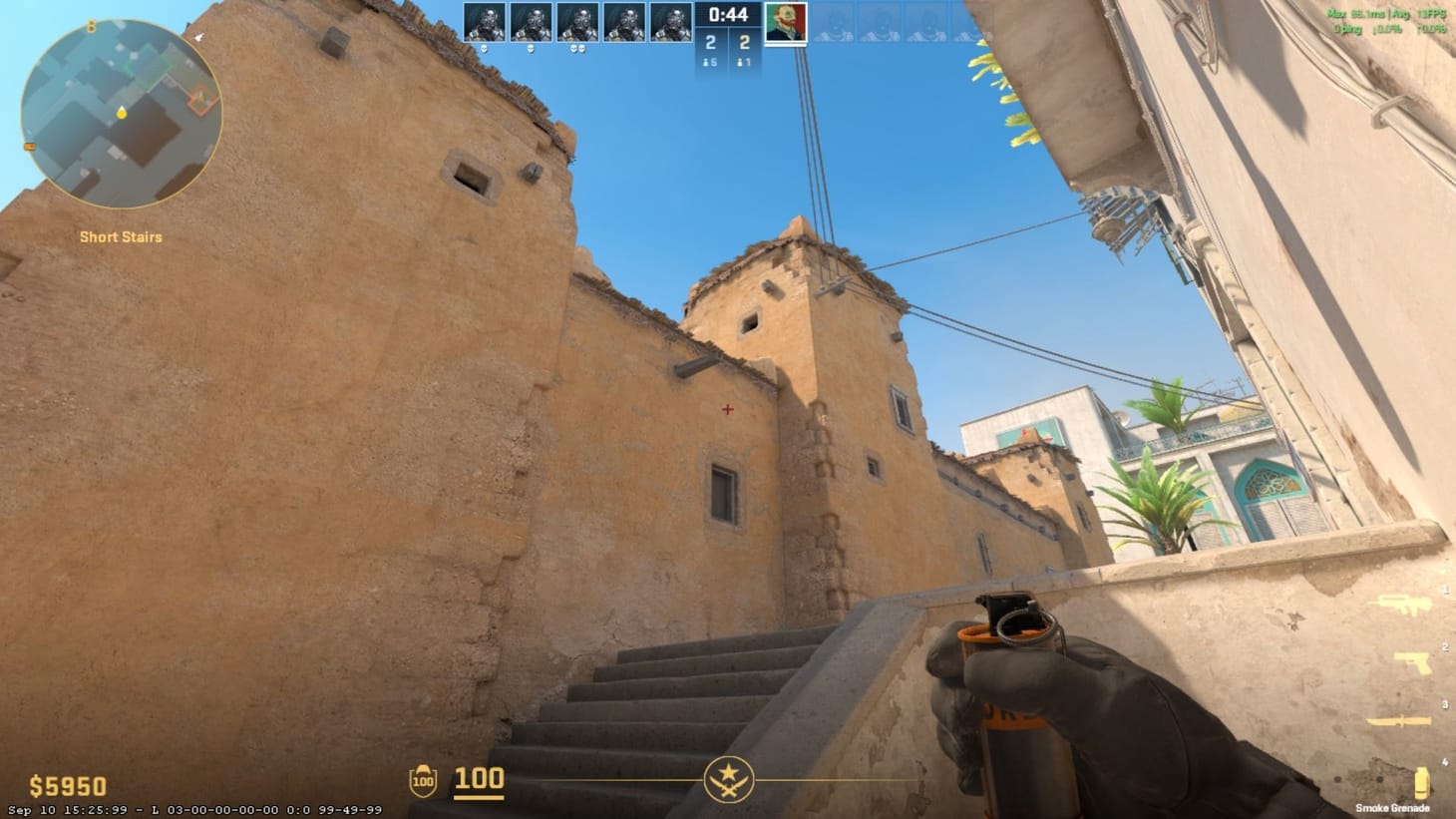Click a faded T-side player avatar
Viewport: 1456px width, 819px height.
836,21
